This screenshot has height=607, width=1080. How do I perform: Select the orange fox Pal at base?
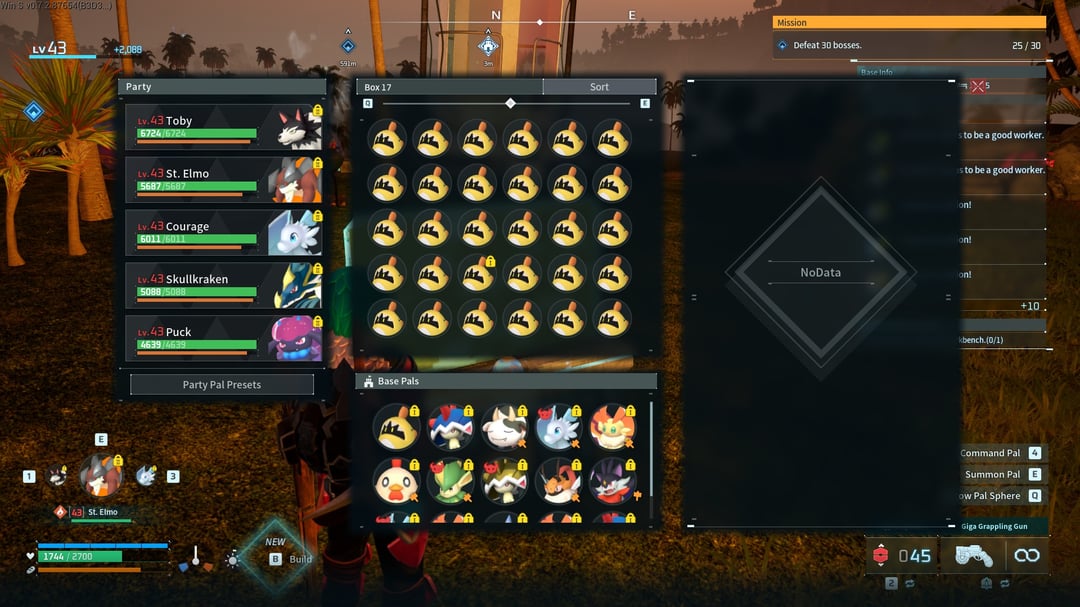tap(611, 427)
